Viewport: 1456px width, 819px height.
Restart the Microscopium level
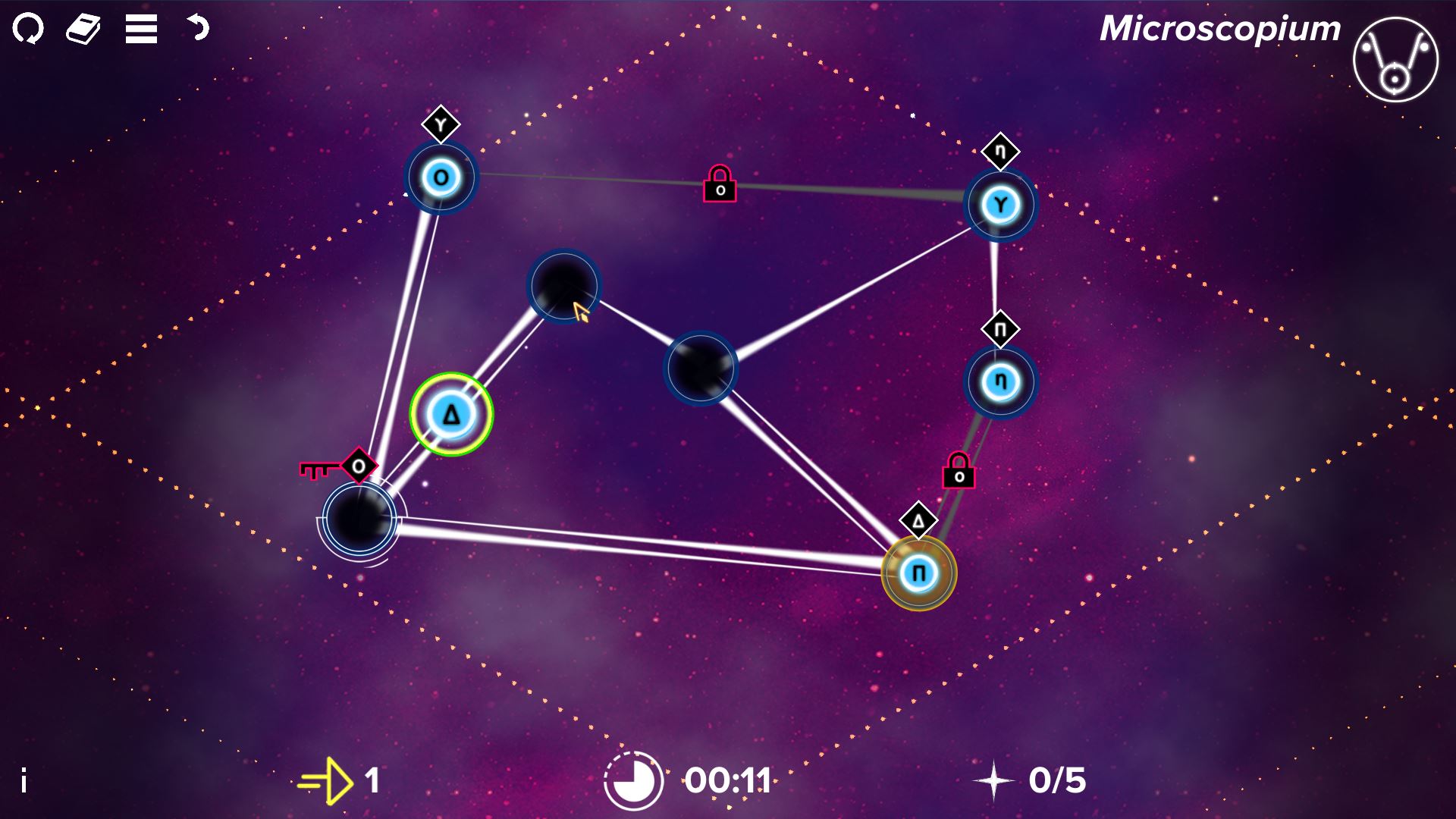pyautogui.click(x=29, y=29)
